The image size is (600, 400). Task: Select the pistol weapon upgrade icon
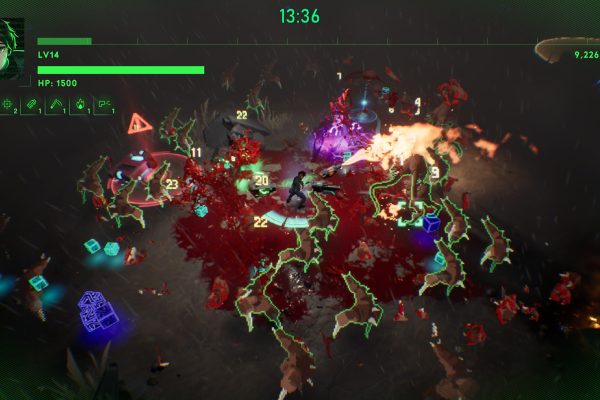(x=102, y=104)
